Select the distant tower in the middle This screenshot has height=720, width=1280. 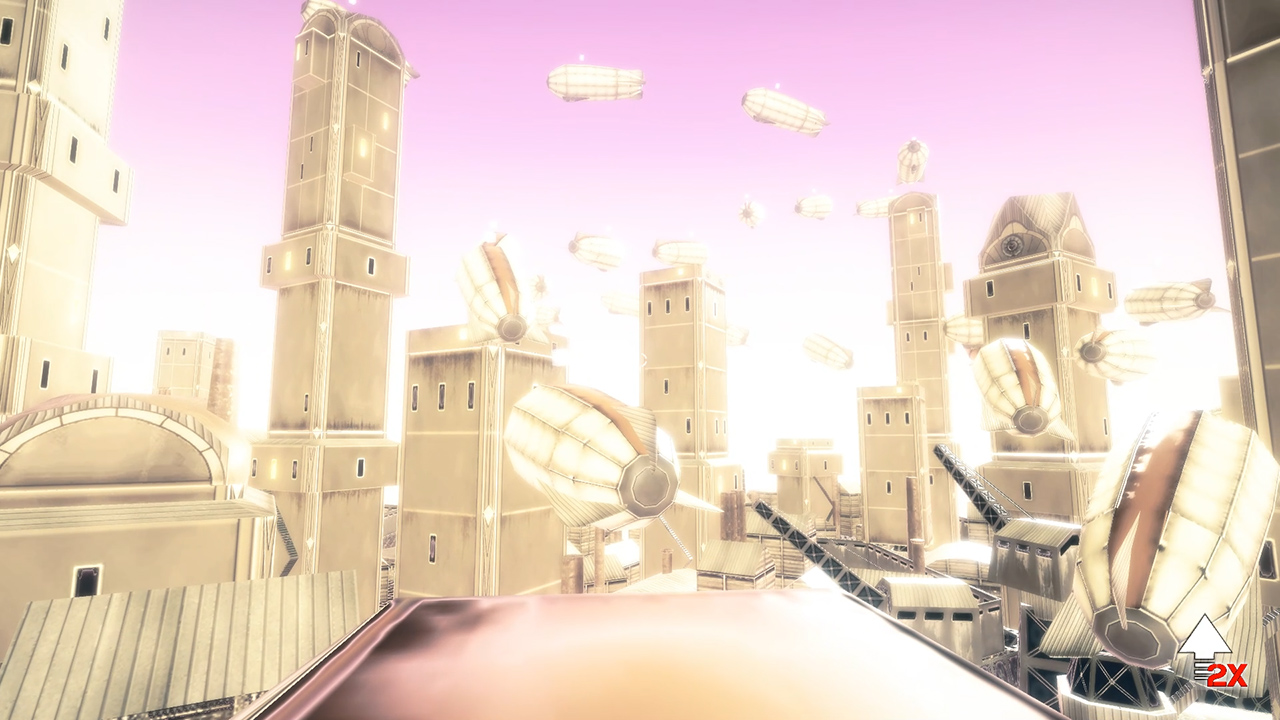[790, 470]
